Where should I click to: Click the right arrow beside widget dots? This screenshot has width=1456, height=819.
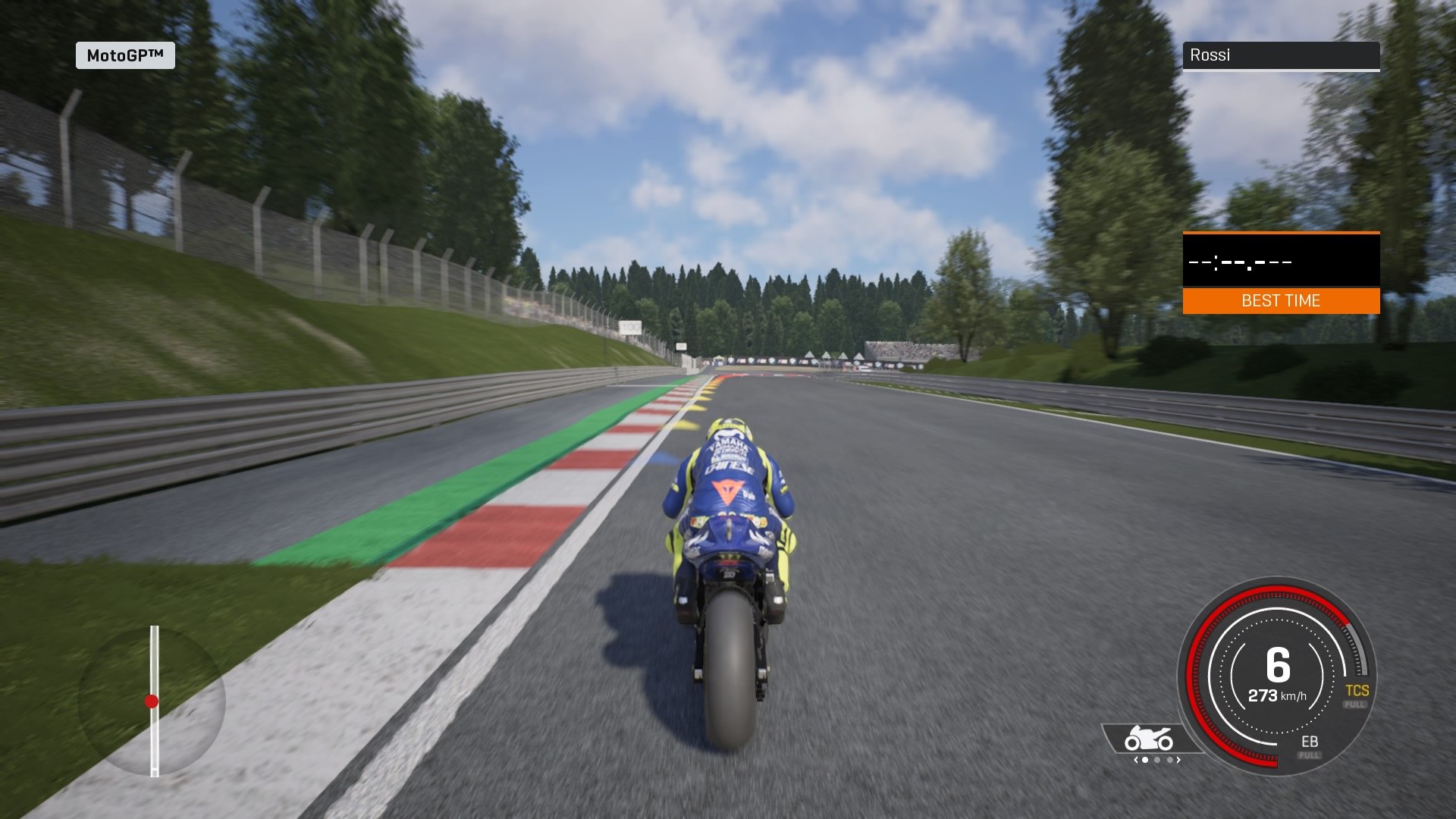(x=1178, y=758)
